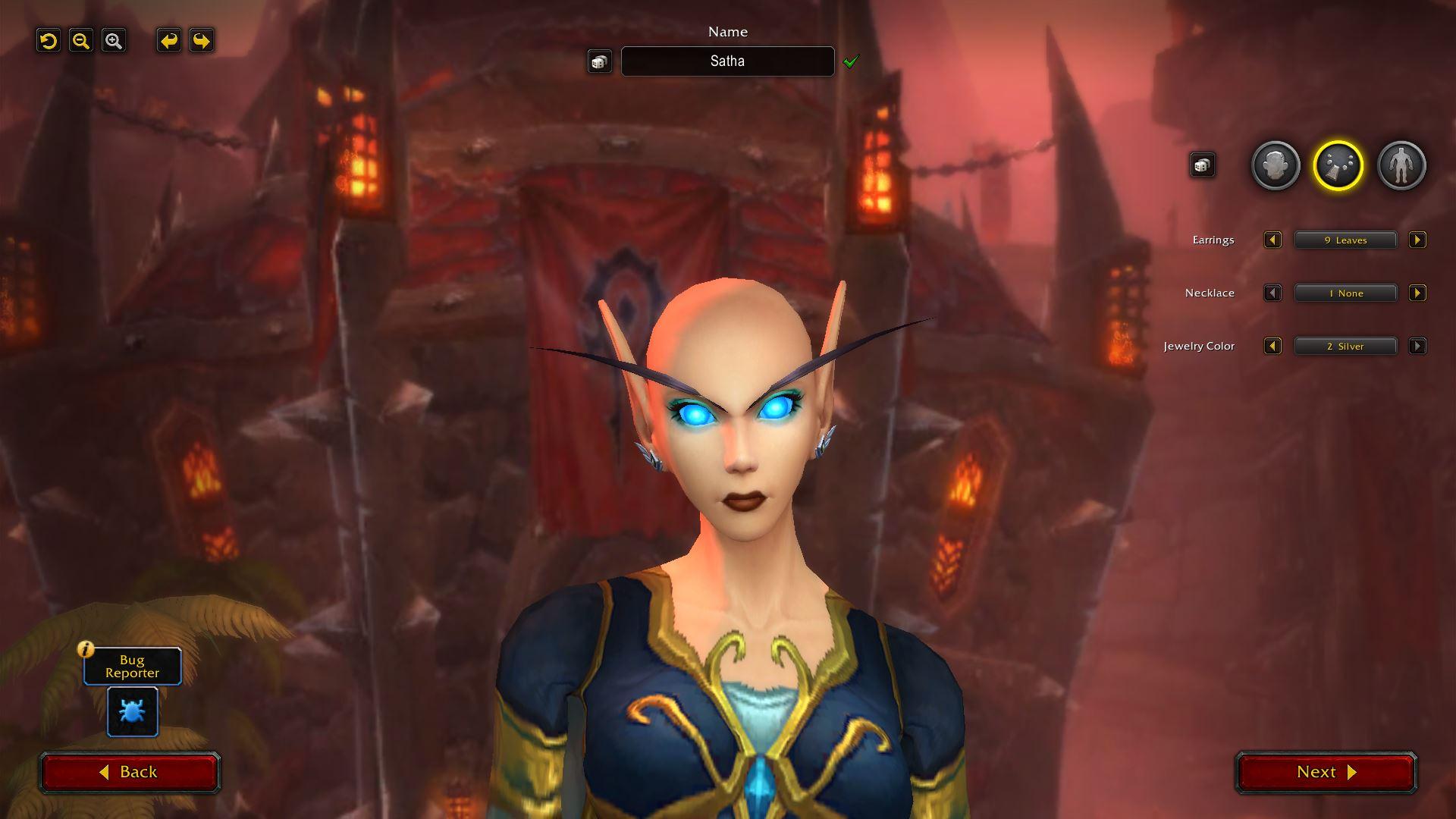The width and height of the screenshot is (1456, 819).
Task: Randomize the character name with the dice
Action: pyautogui.click(x=599, y=61)
